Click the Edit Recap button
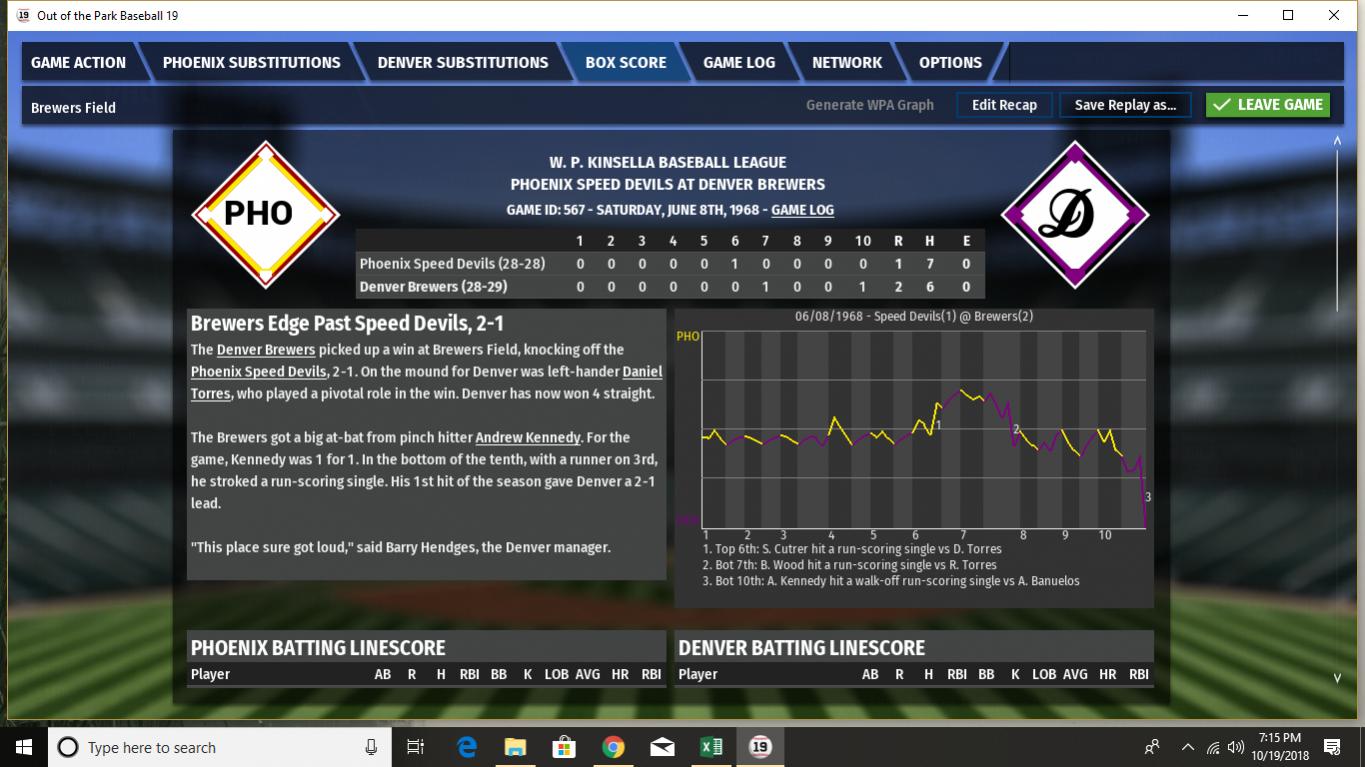This screenshot has width=1365, height=767. [1004, 105]
